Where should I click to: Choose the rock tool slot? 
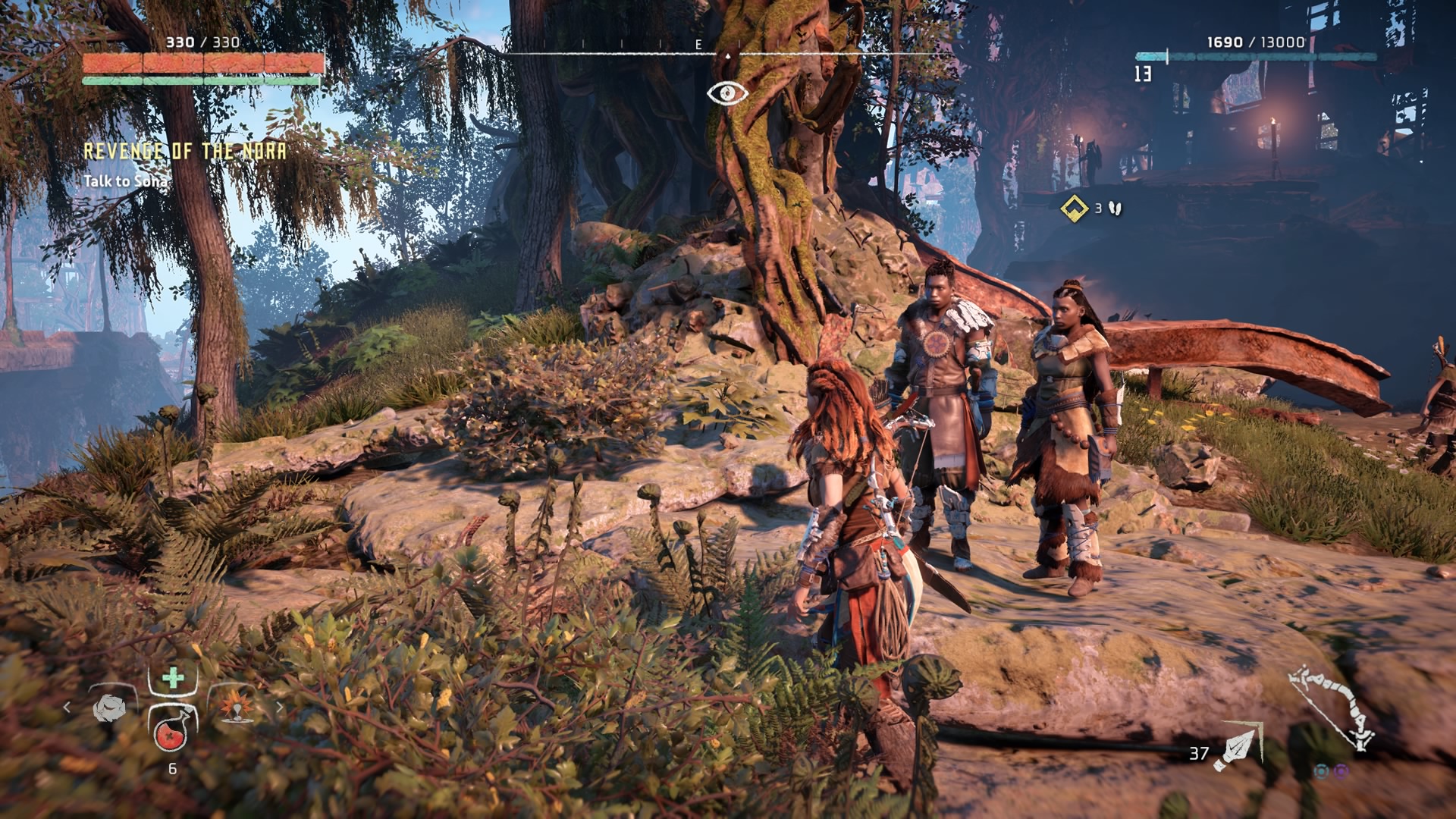coord(109,708)
